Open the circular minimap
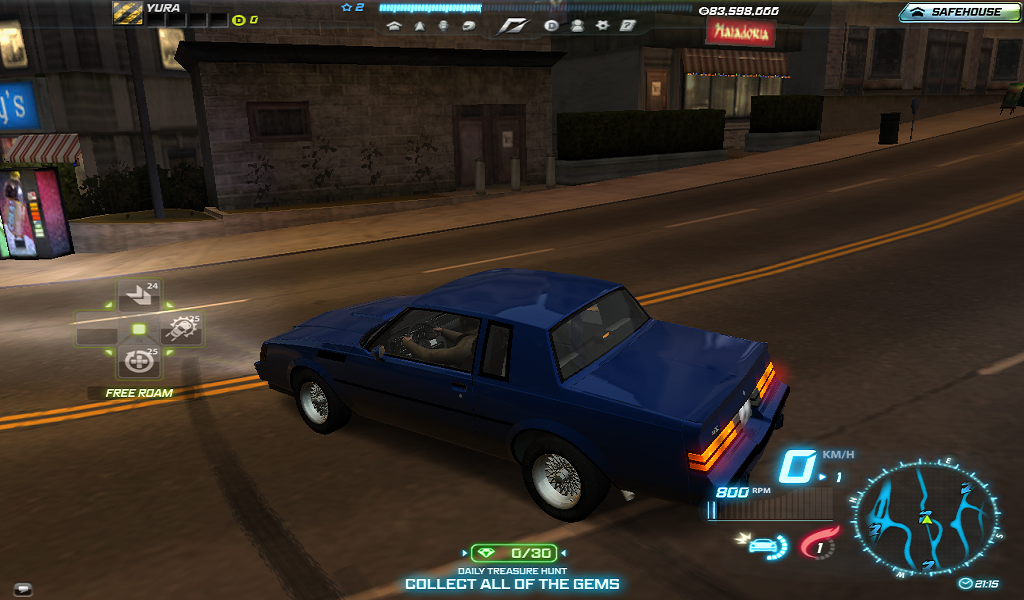The width and height of the screenshot is (1024, 600). [927, 520]
